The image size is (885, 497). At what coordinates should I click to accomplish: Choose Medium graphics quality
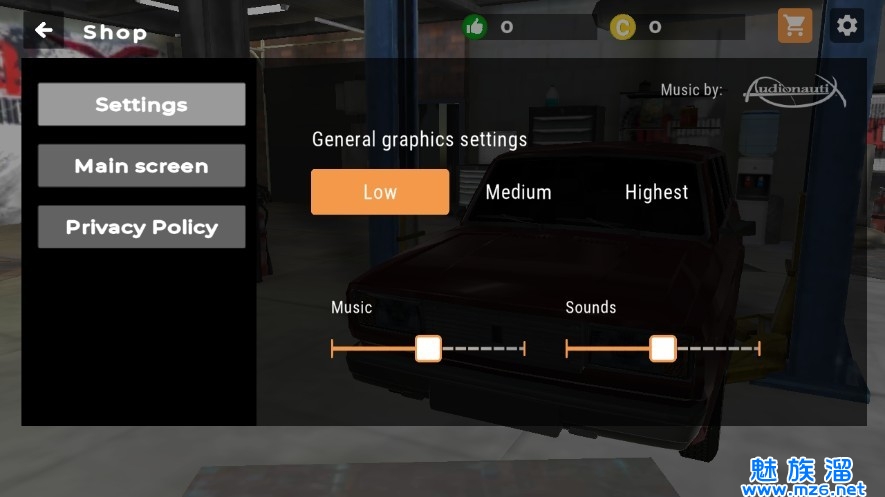click(x=518, y=192)
